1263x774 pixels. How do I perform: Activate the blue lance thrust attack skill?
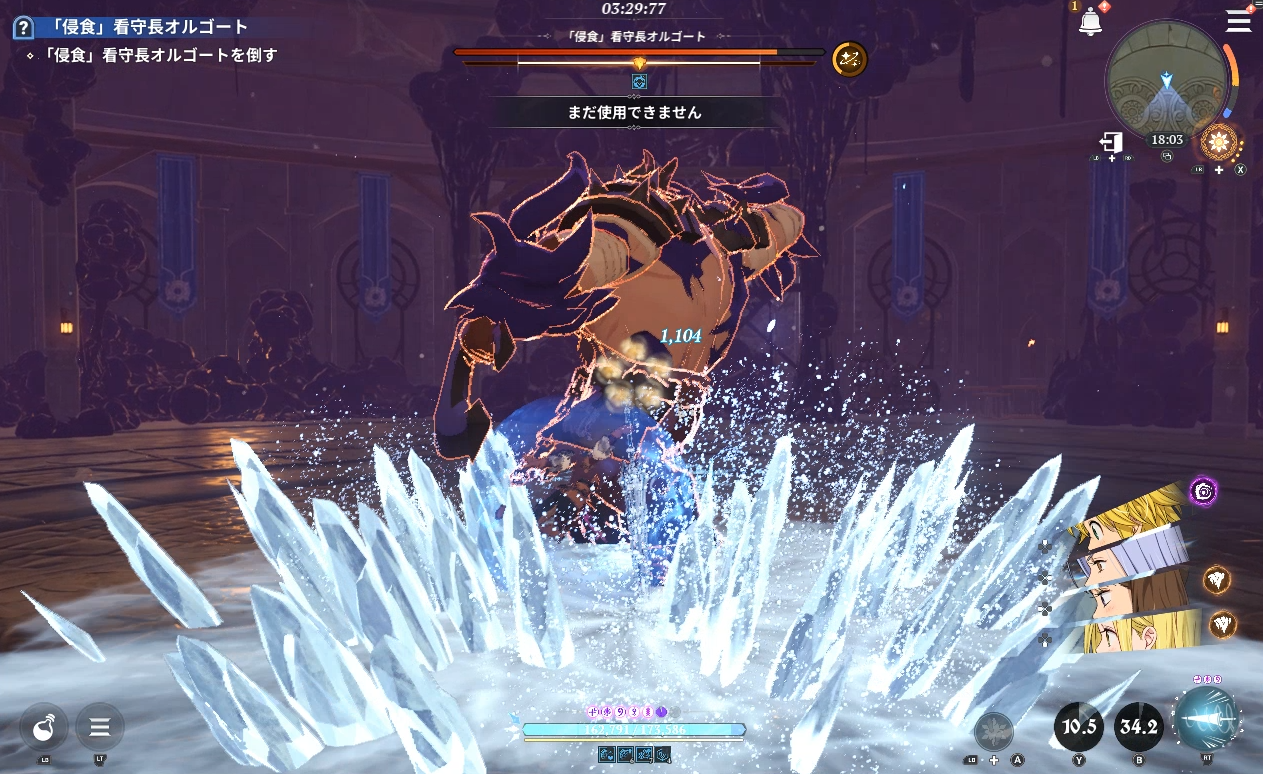point(1206,720)
